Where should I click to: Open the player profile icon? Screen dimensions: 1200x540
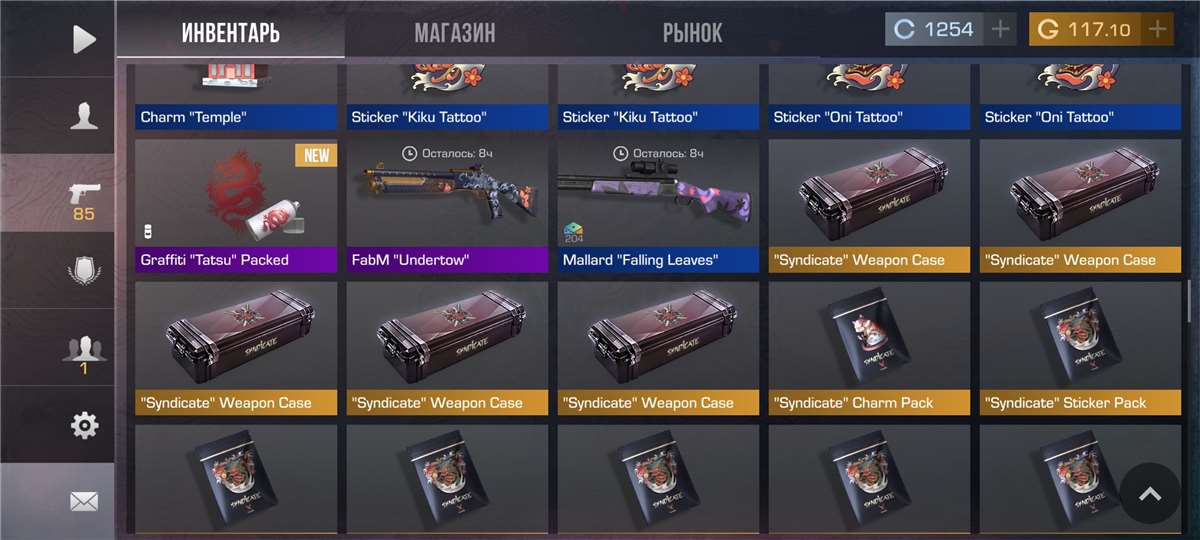[84, 116]
